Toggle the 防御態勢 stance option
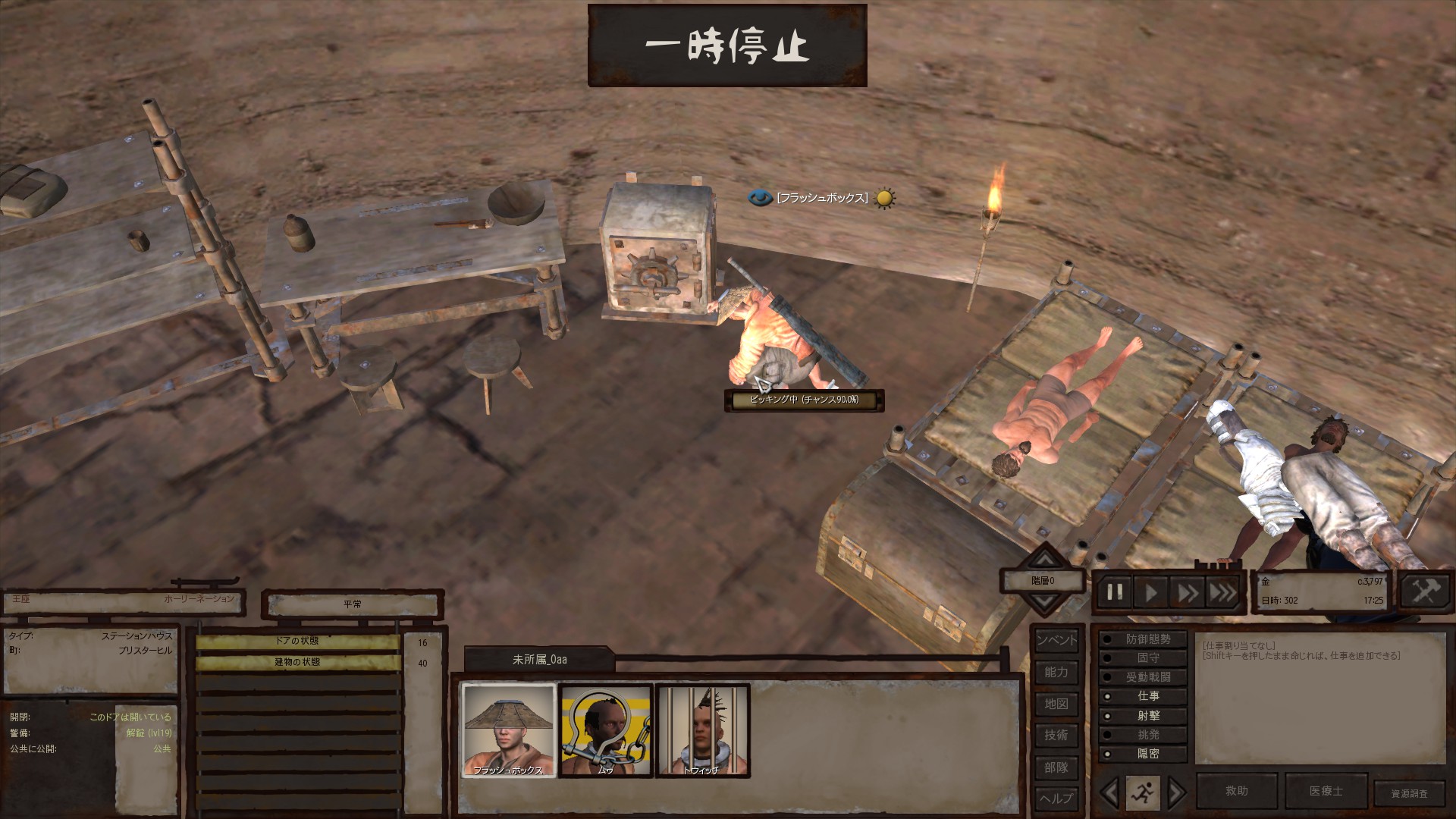Image resolution: width=1456 pixels, height=819 pixels. point(1143,639)
